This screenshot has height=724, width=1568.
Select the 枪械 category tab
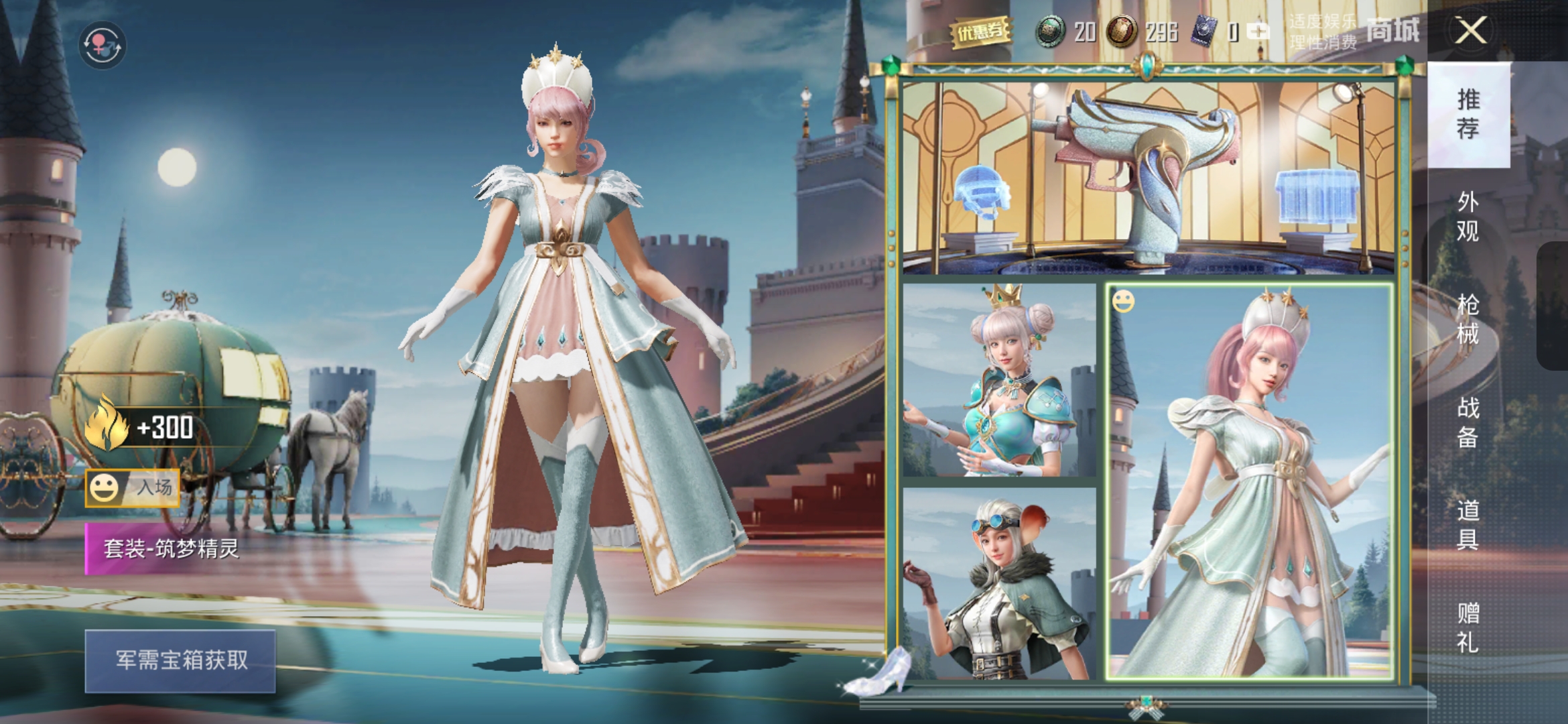click(x=1468, y=318)
